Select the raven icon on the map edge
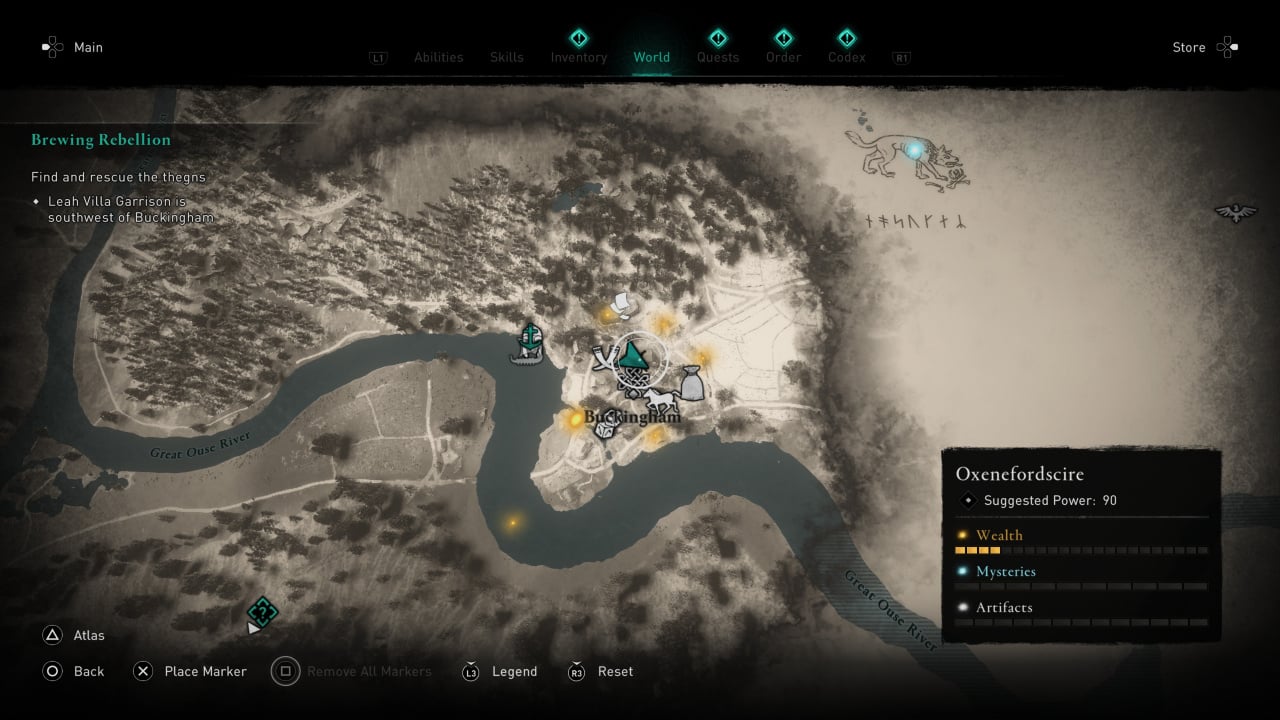Viewport: 1280px width, 720px height. point(1235,212)
